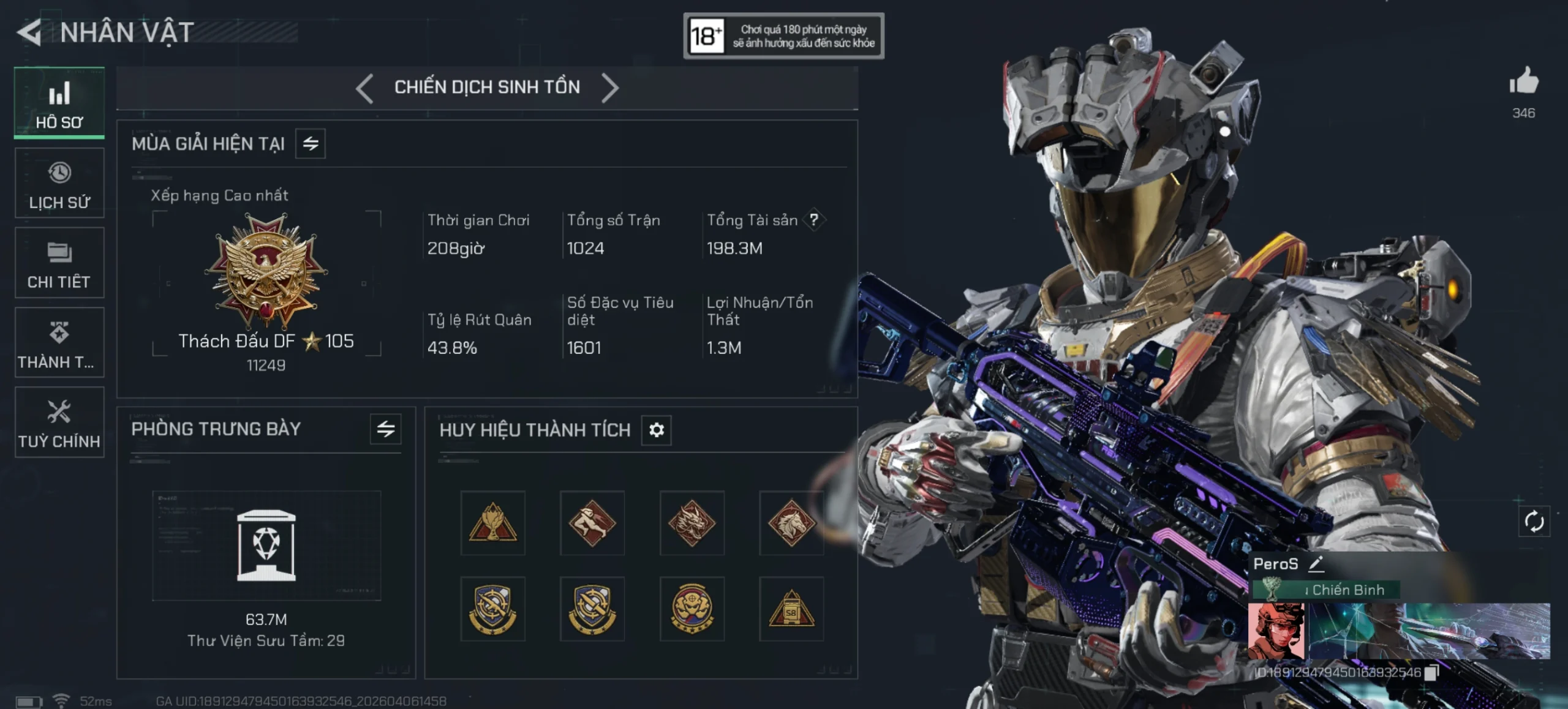The image size is (1568, 709).
Task: Edit the PeroS player name
Action: [1316, 564]
